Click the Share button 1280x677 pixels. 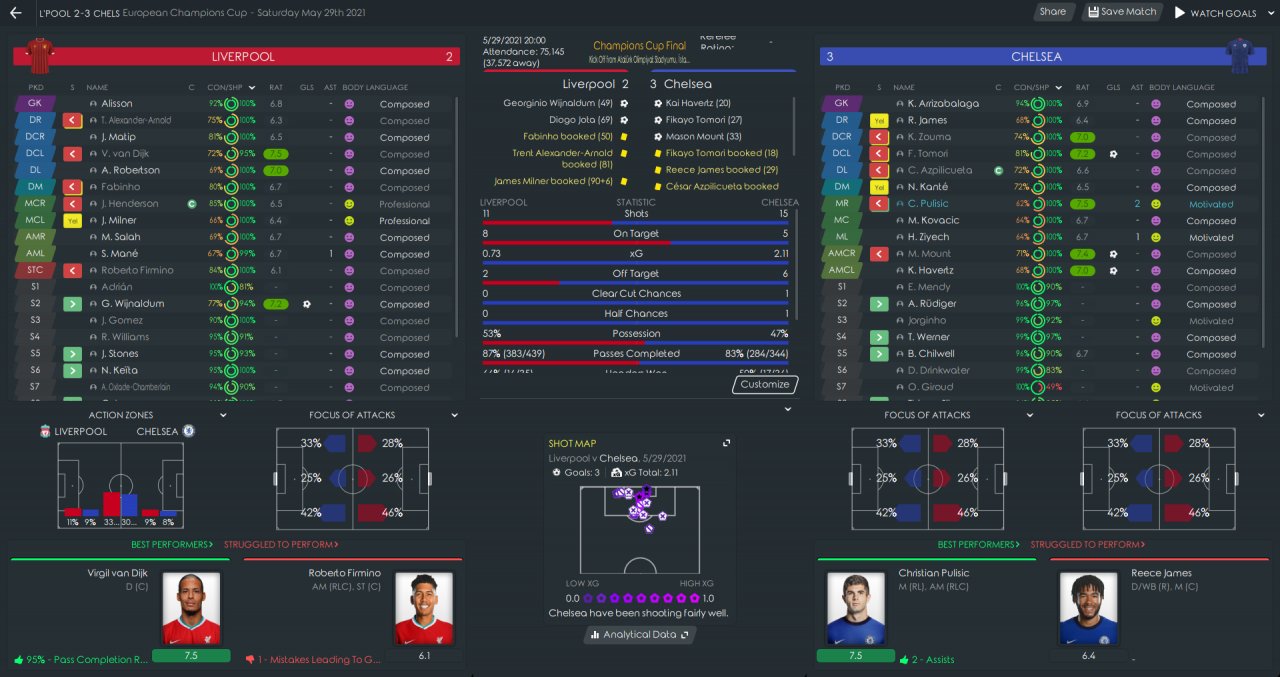pyautogui.click(x=1052, y=12)
